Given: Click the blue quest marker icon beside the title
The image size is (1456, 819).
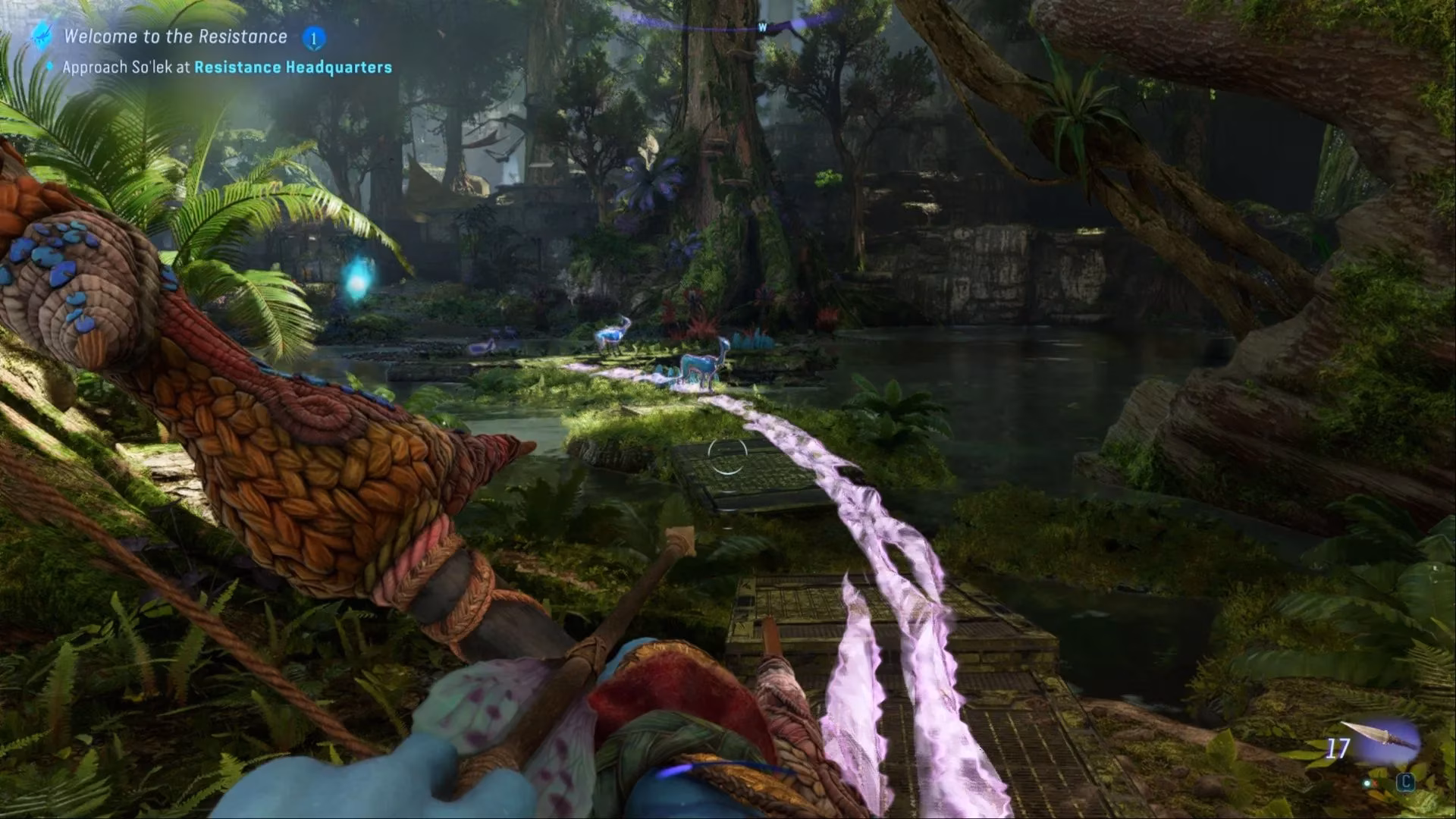Looking at the screenshot, I should click(42, 35).
